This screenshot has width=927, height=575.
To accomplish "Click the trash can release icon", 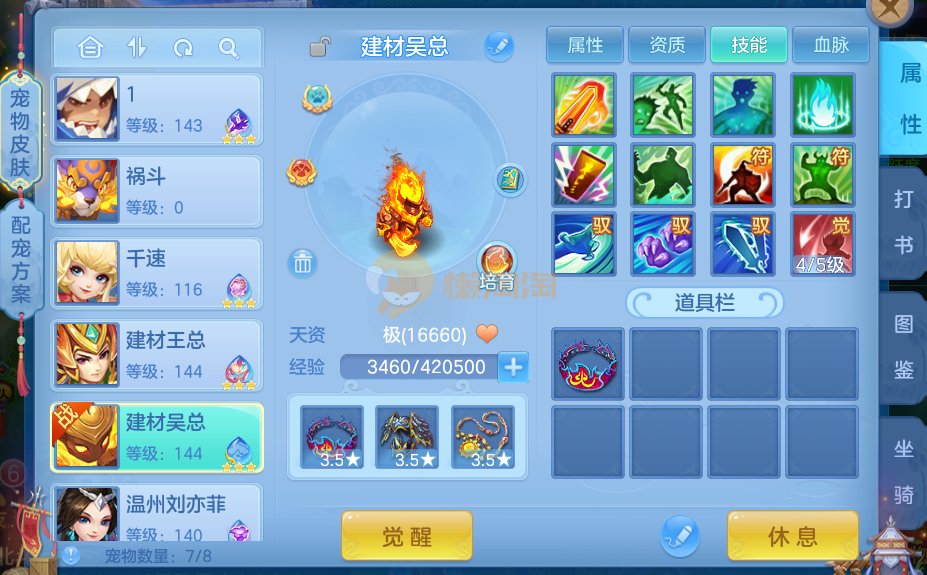I will pos(303,264).
